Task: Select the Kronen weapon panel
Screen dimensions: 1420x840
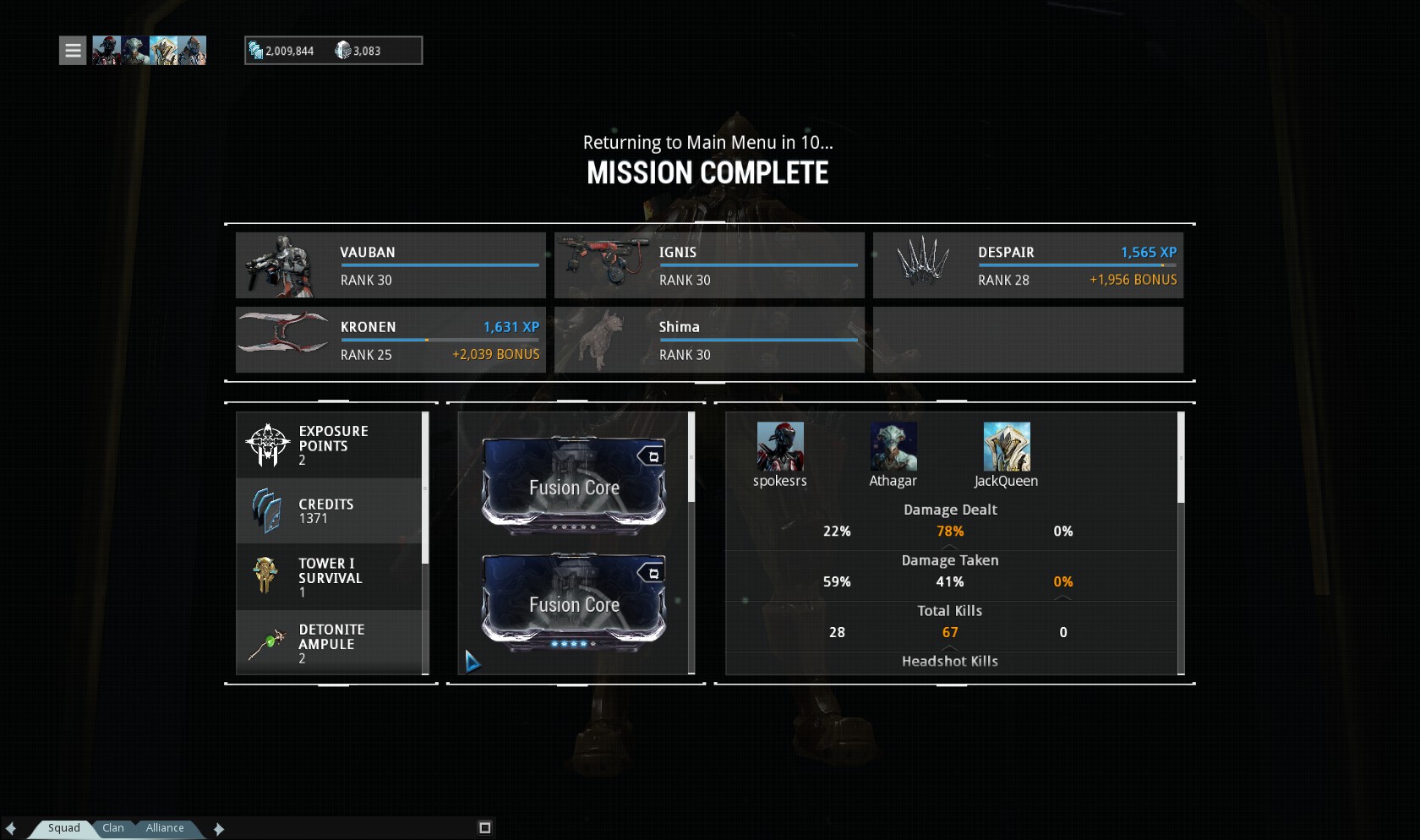Action: pyautogui.click(x=390, y=340)
